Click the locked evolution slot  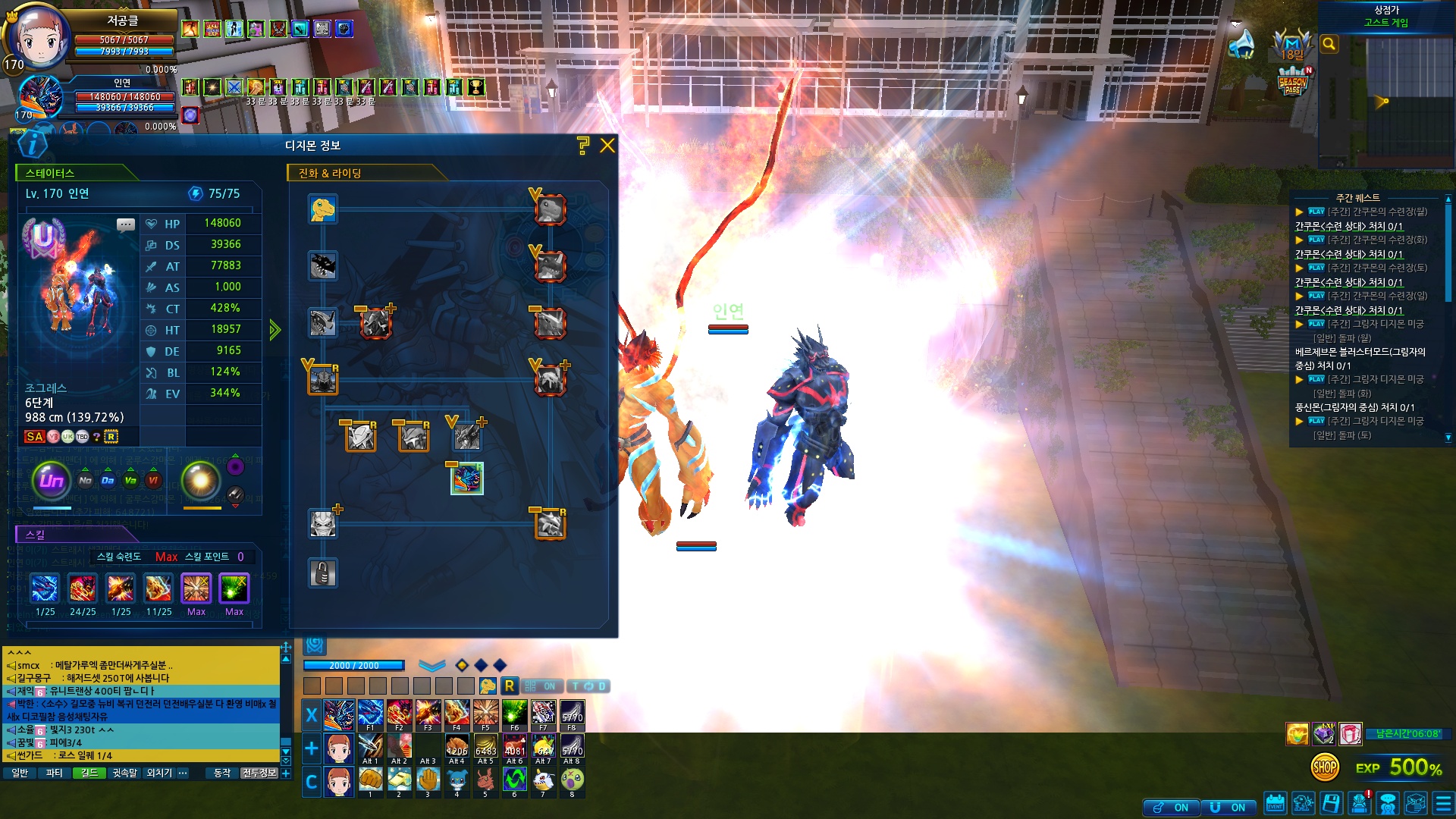(323, 573)
